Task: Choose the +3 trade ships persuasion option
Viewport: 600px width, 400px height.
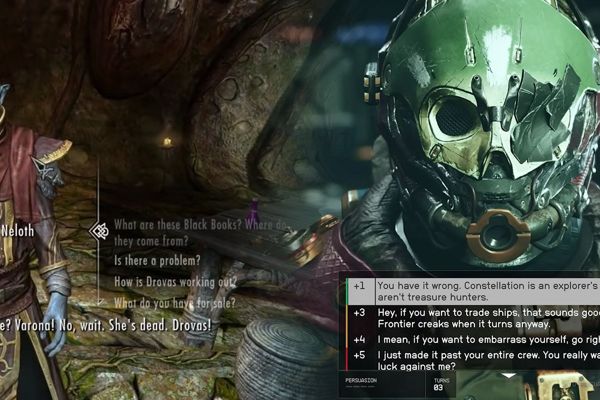Action: point(480,319)
